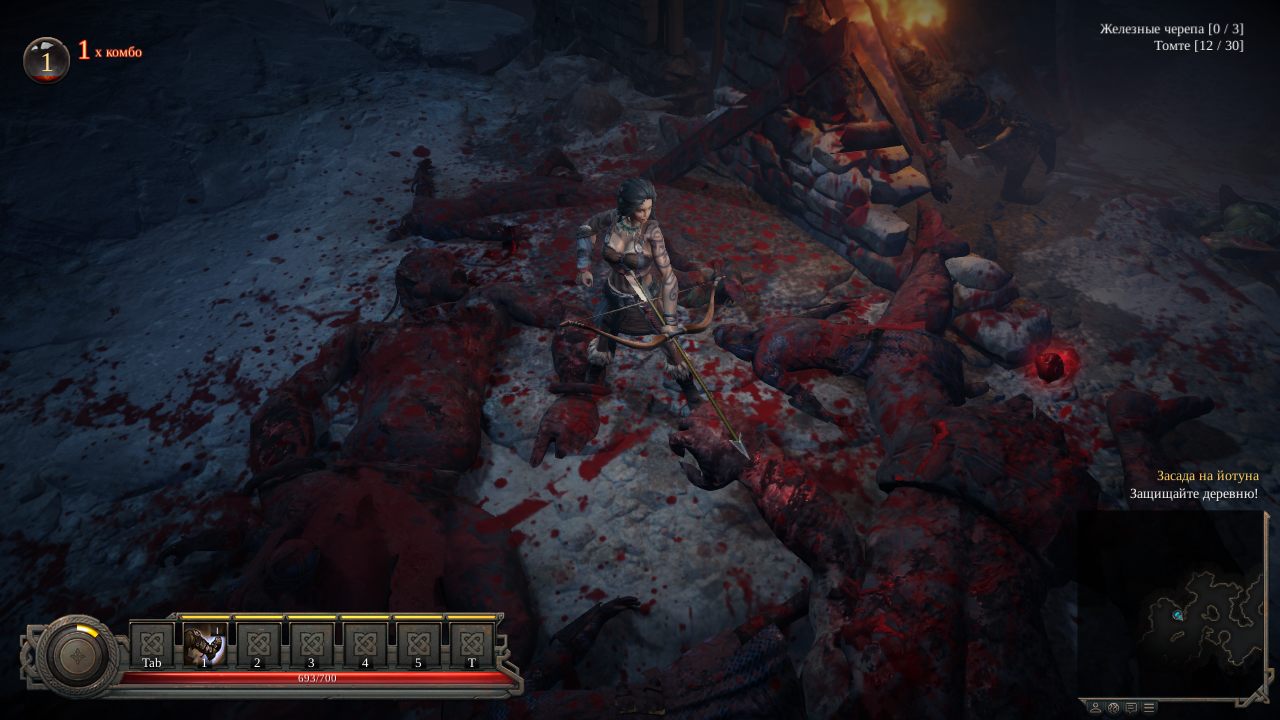Open the character sheet icon under minimap
1280x720 pixels.
coord(1095,707)
